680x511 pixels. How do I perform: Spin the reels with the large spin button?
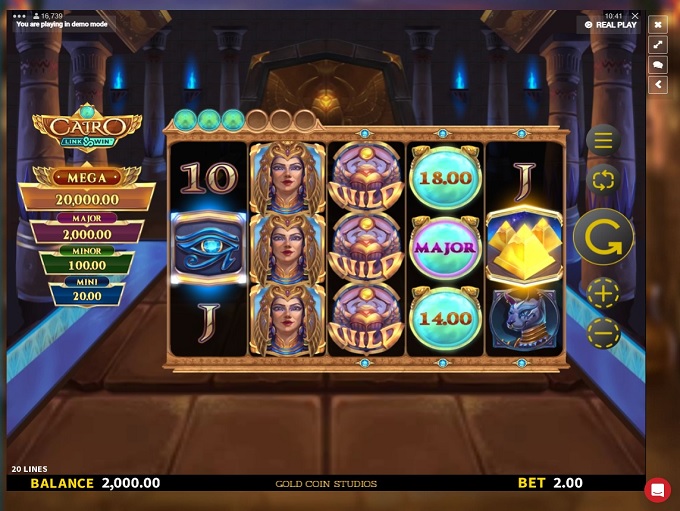pos(603,236)
